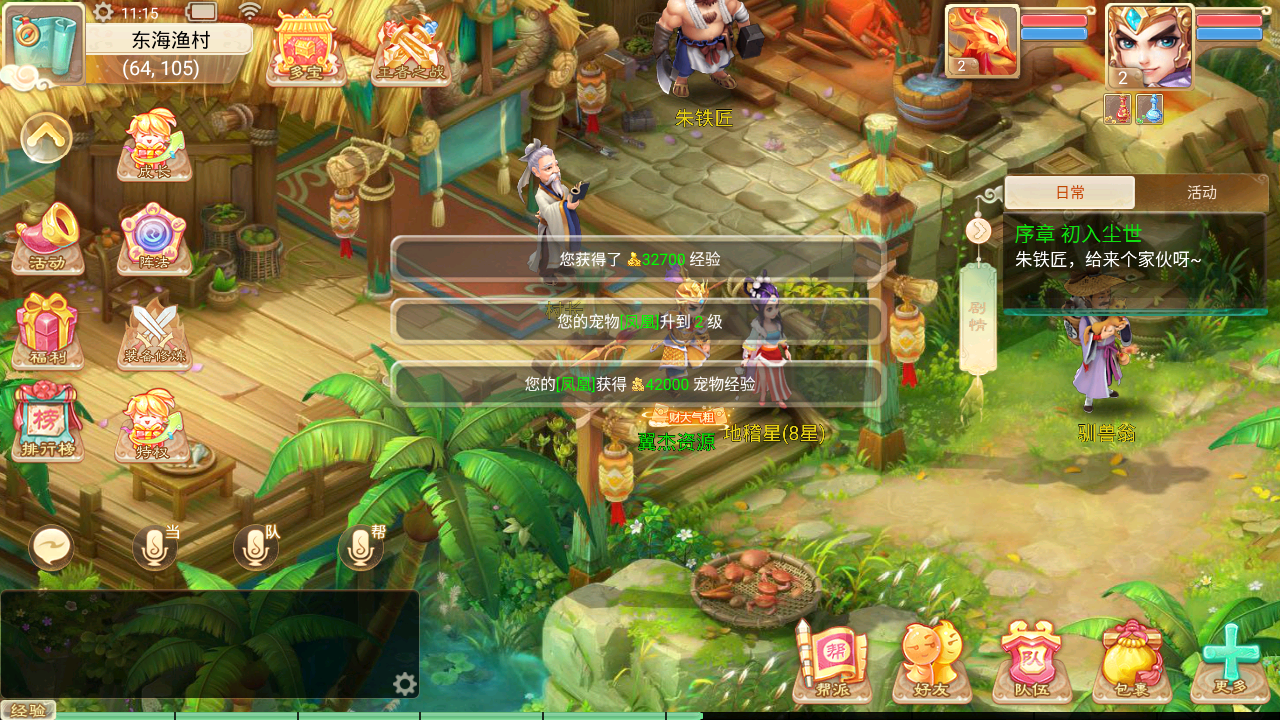Open the 多宝 treasure shop
Screen dimensions: 1280x720
pyautogui.click(x=305, y=47)
